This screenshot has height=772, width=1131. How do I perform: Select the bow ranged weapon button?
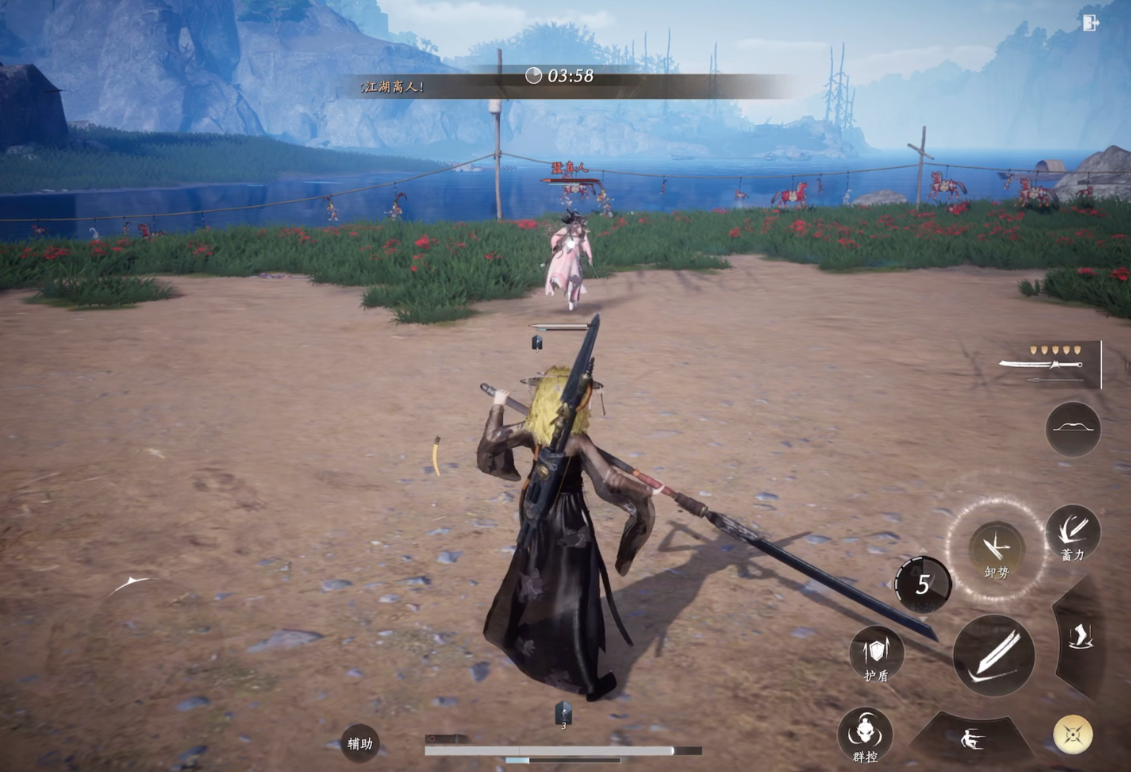click(1073, 429)
